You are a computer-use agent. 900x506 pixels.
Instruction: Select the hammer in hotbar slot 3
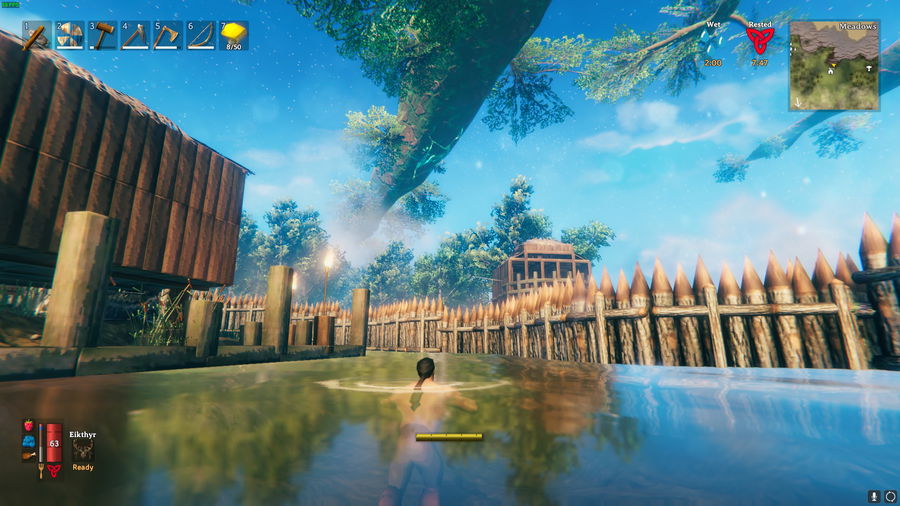103,37
